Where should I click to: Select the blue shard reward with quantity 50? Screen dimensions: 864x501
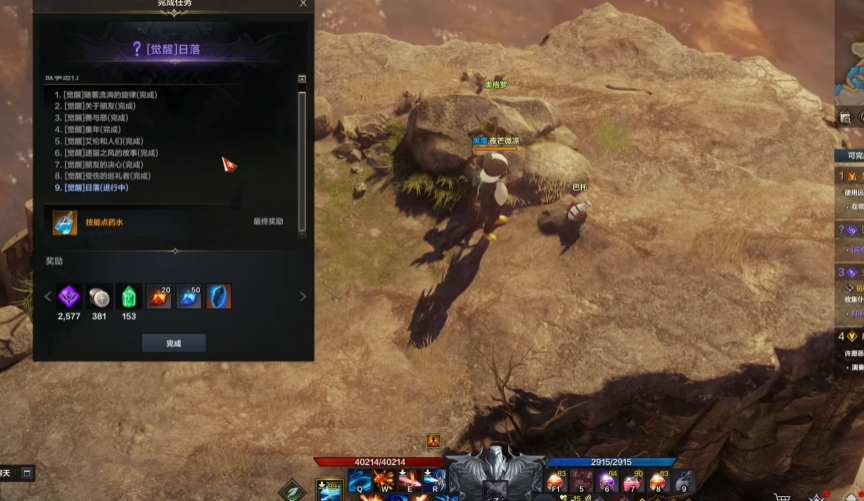tap(188, 296)
